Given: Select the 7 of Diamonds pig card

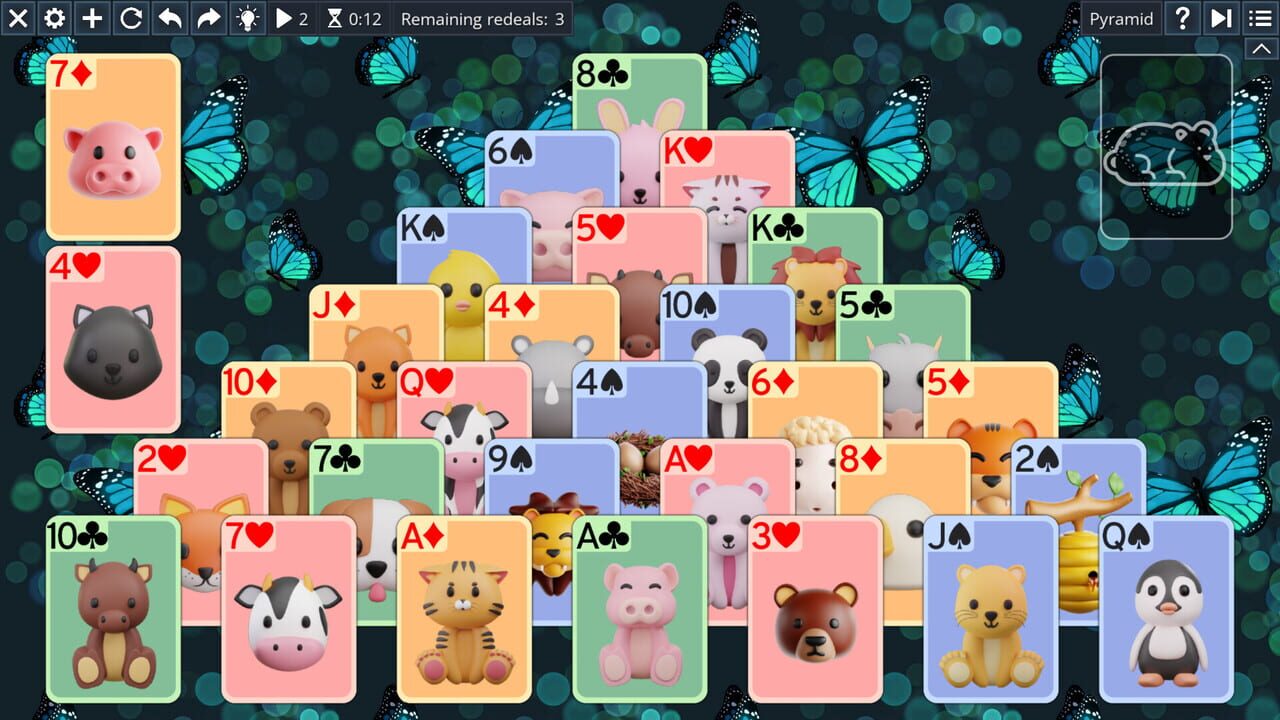Looking at the screenshot, I should (x=112, y=145).
